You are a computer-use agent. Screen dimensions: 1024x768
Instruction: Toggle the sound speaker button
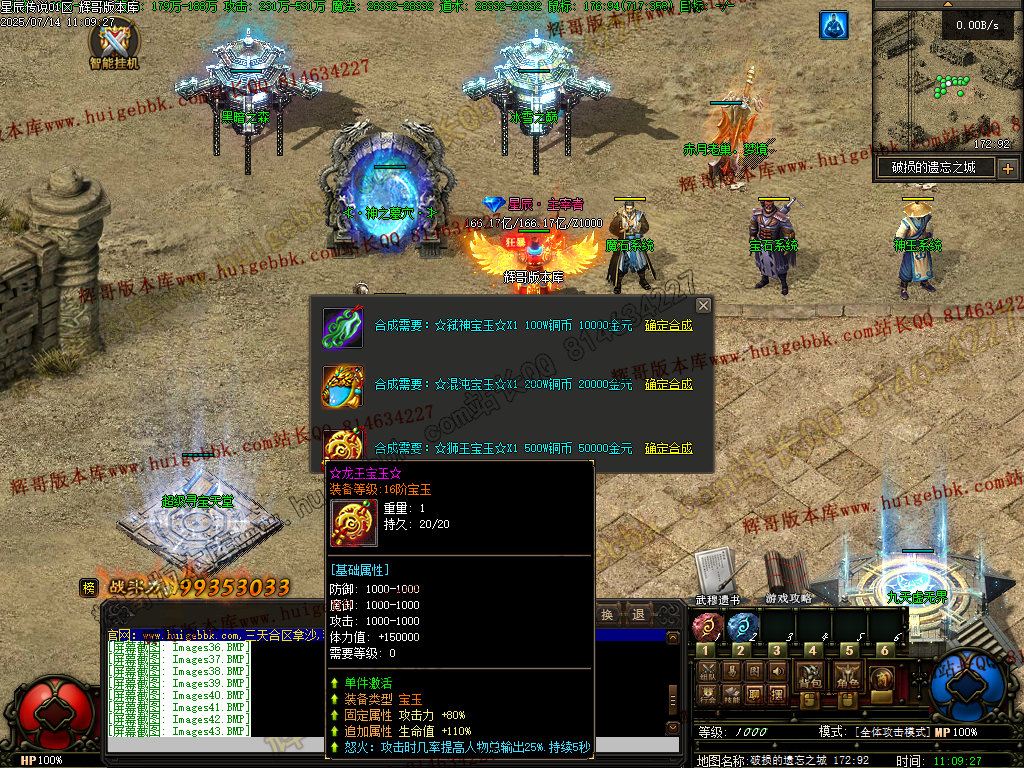777,671
